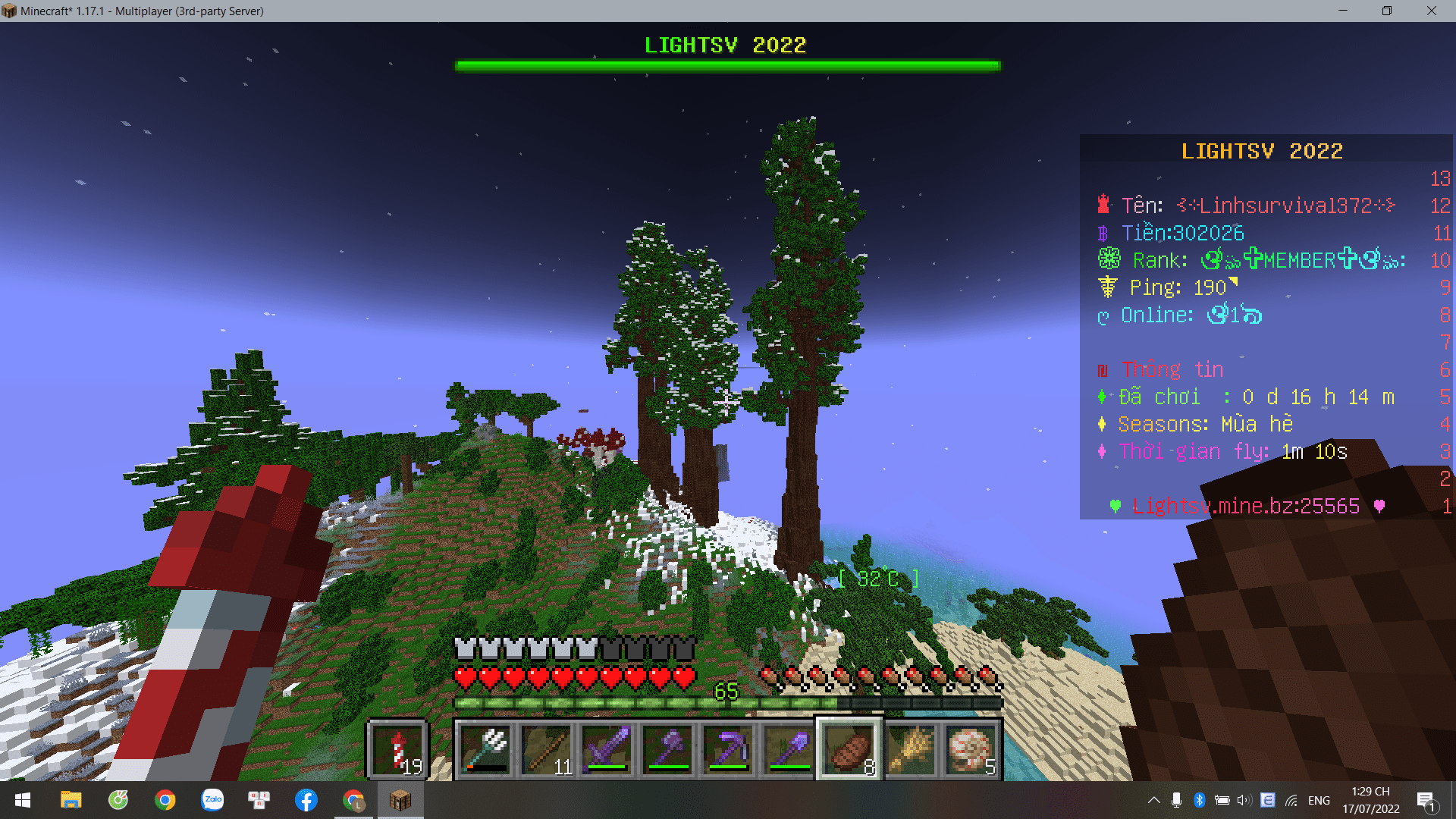Equip the enchanted netherite sword
Image resolution: width=1456 pixels, height=819 pixels.
pyautogui.click(x=607, y=748)
